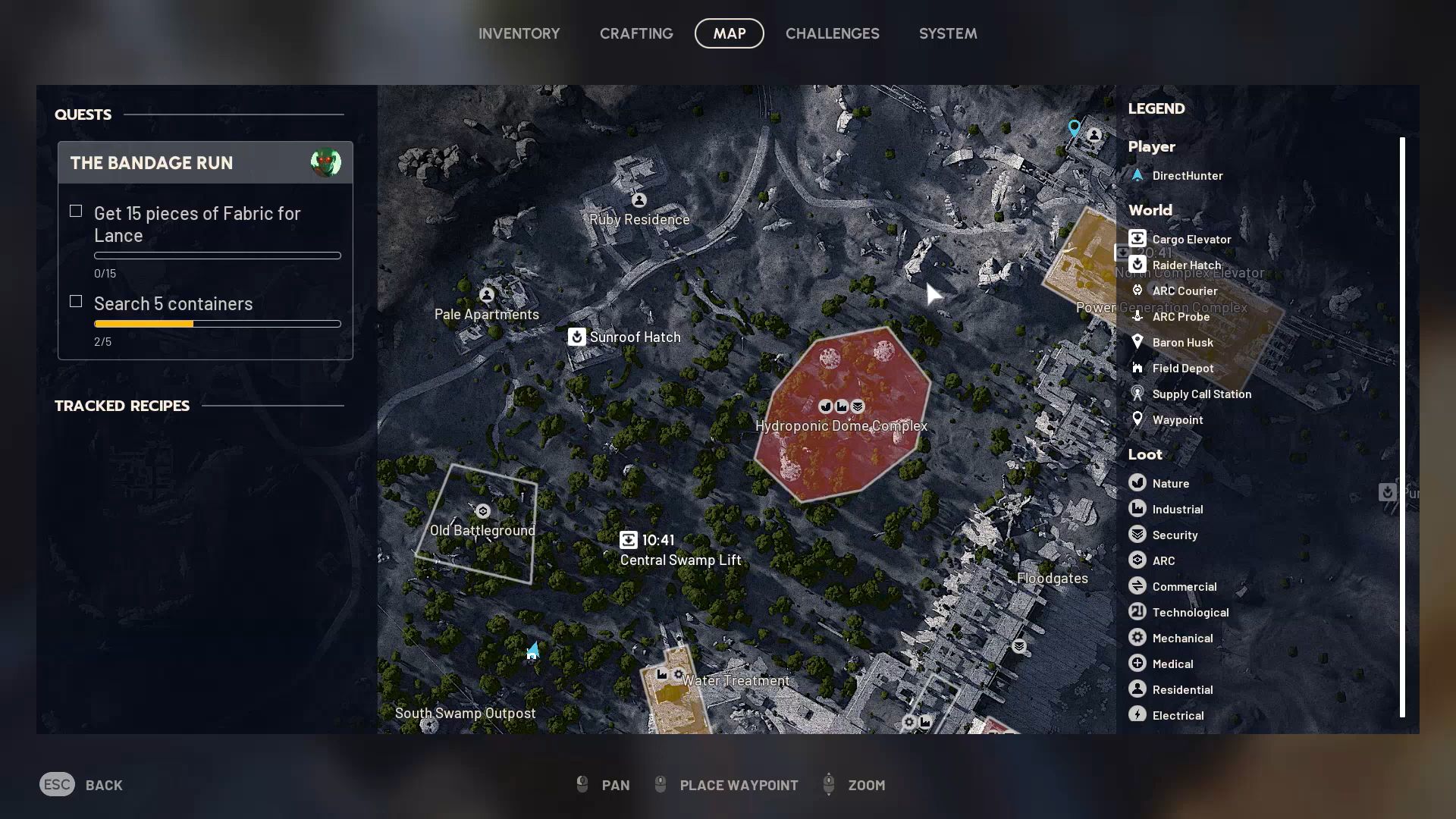Screen dimensions: 1456x819
Task: Click the ESC Back button
Action: point(81,785)
